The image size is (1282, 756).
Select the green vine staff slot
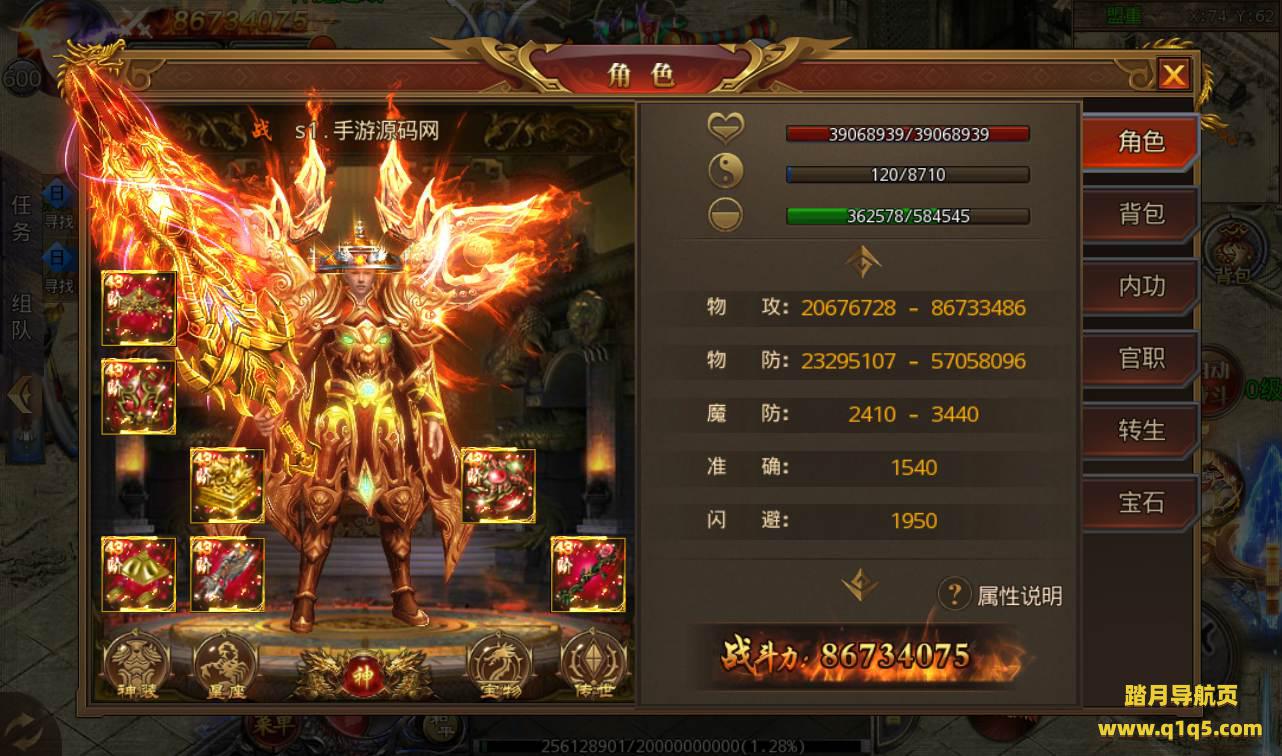click(588, 574)
